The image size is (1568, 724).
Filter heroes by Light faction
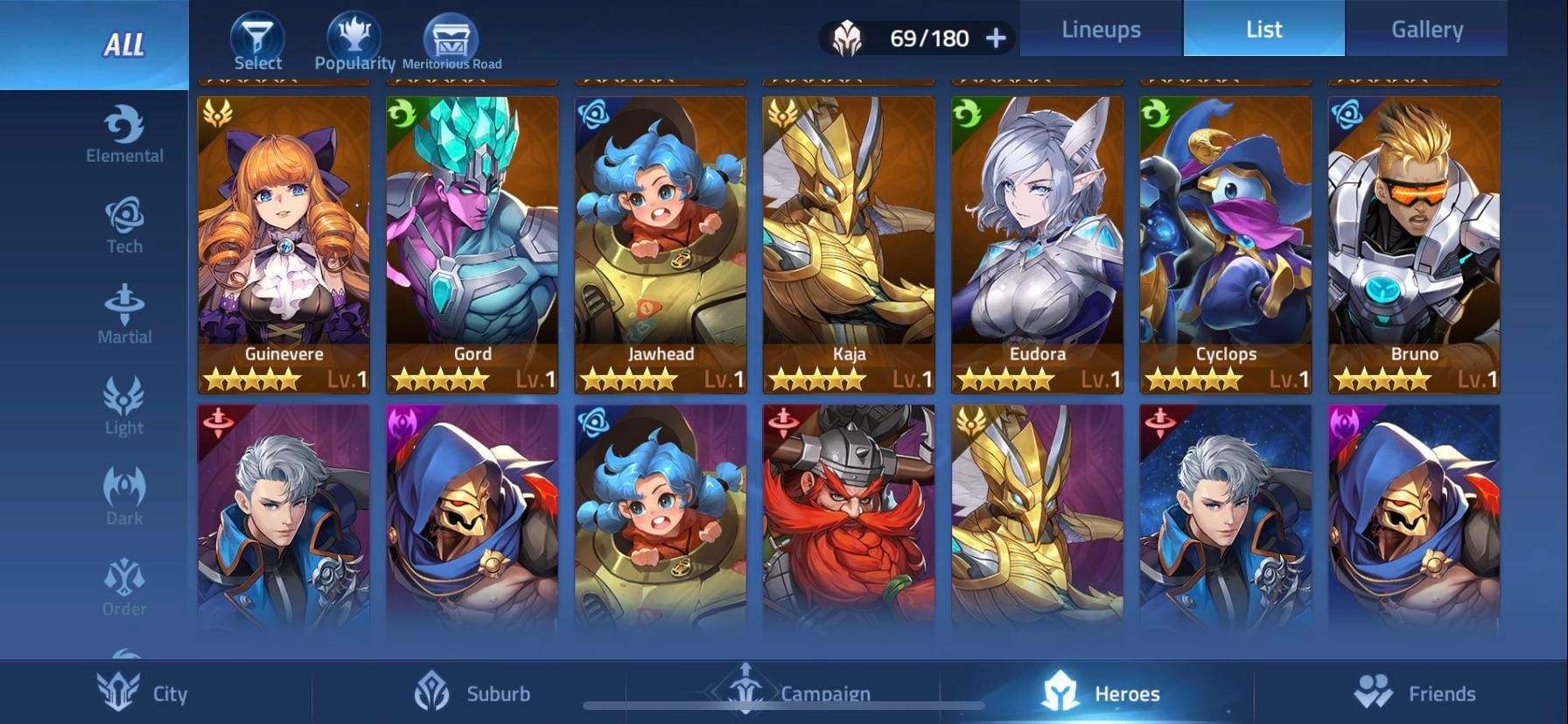(x=124, y=406)
